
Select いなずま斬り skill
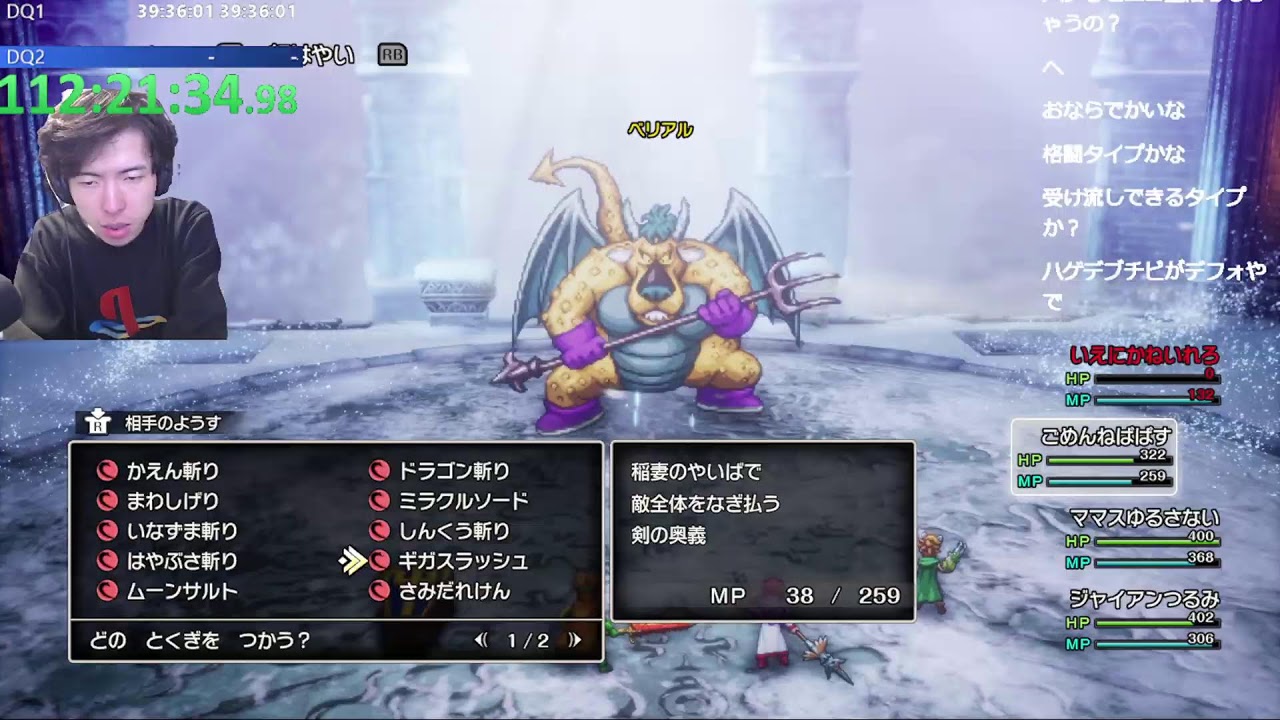point(181,531)
